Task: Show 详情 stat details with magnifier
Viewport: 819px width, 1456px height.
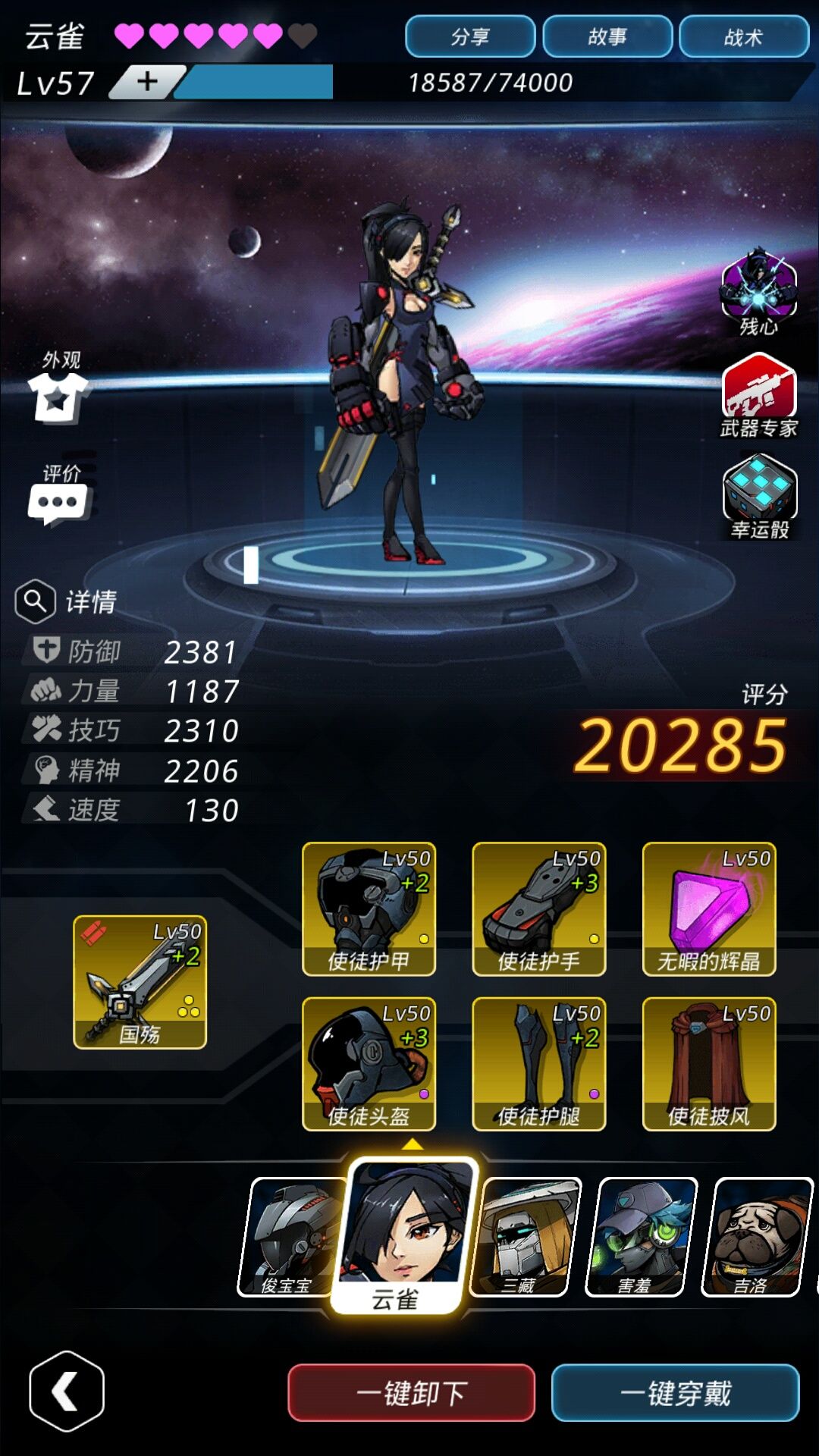Action: click(65, 601)
